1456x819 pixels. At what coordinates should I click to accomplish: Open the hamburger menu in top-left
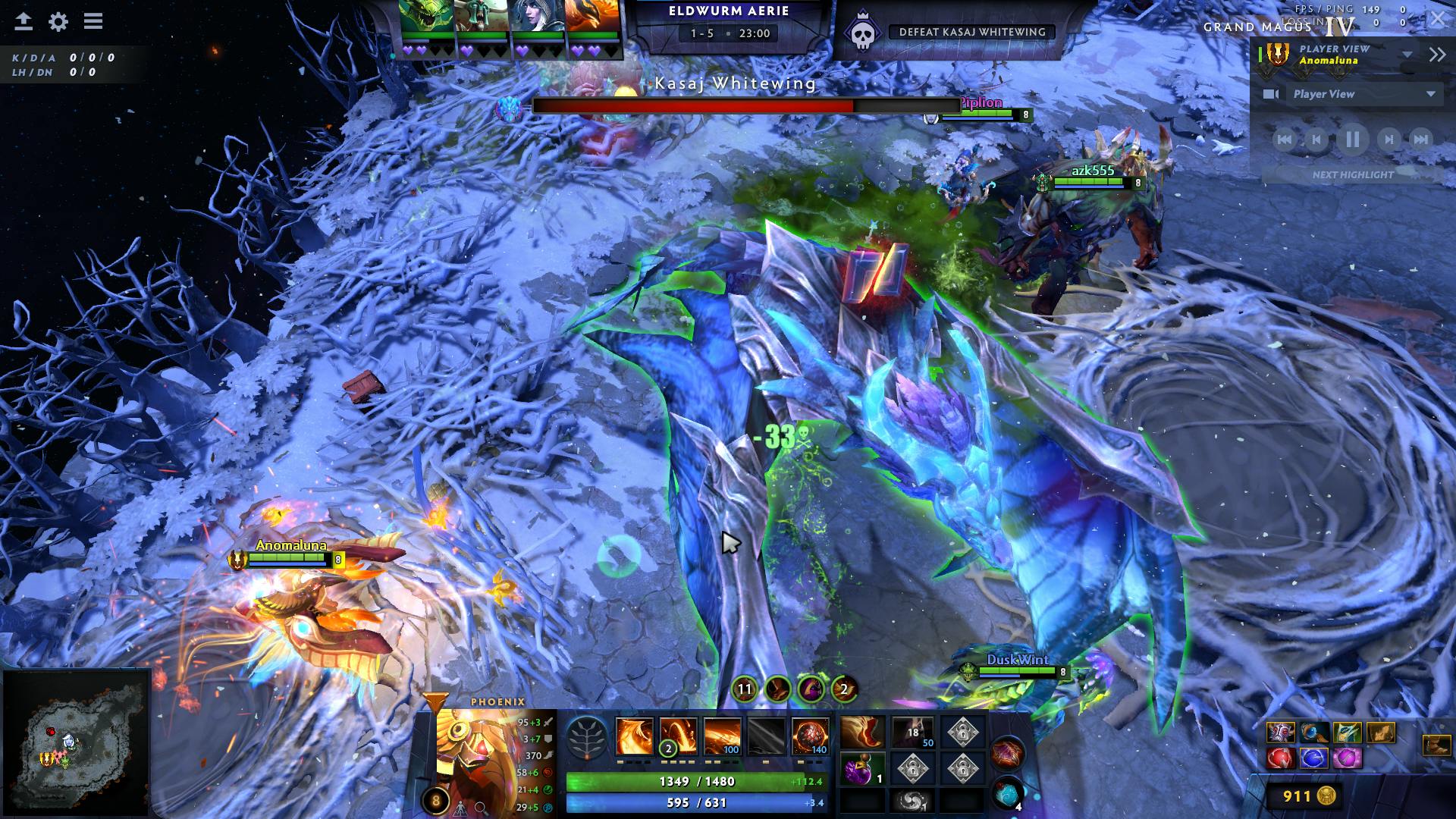click(93, 21)
